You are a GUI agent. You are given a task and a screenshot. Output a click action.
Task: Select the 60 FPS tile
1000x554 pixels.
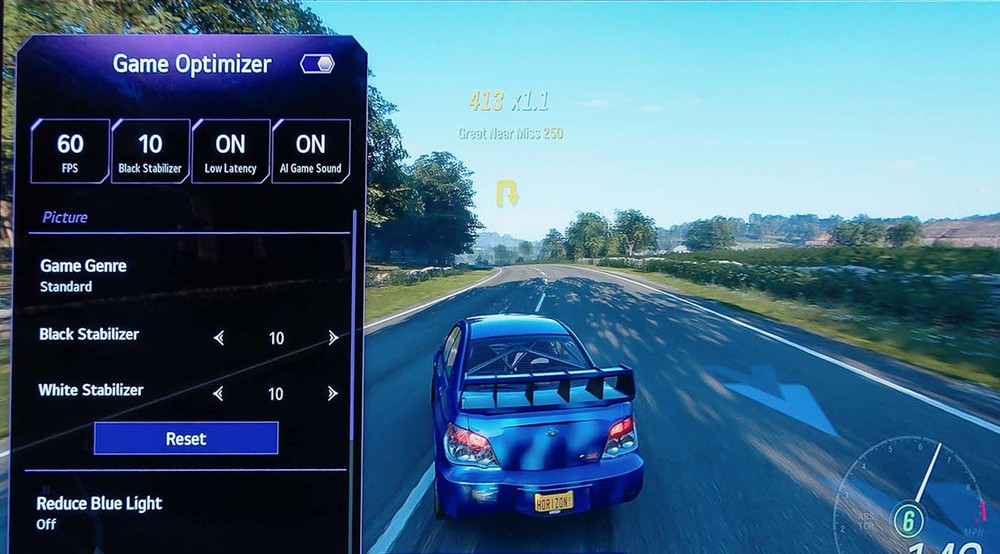point(70,151)
